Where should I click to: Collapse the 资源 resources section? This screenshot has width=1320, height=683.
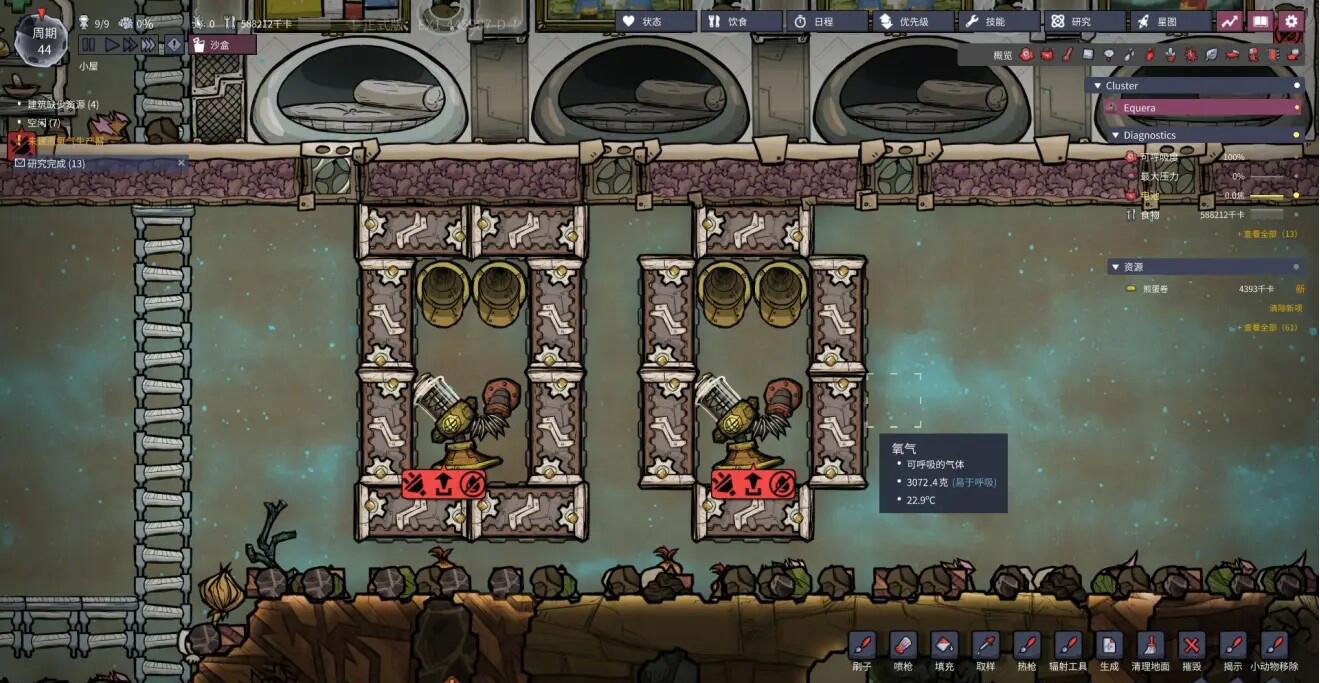pyautogui.click(x=1116, y=267)
